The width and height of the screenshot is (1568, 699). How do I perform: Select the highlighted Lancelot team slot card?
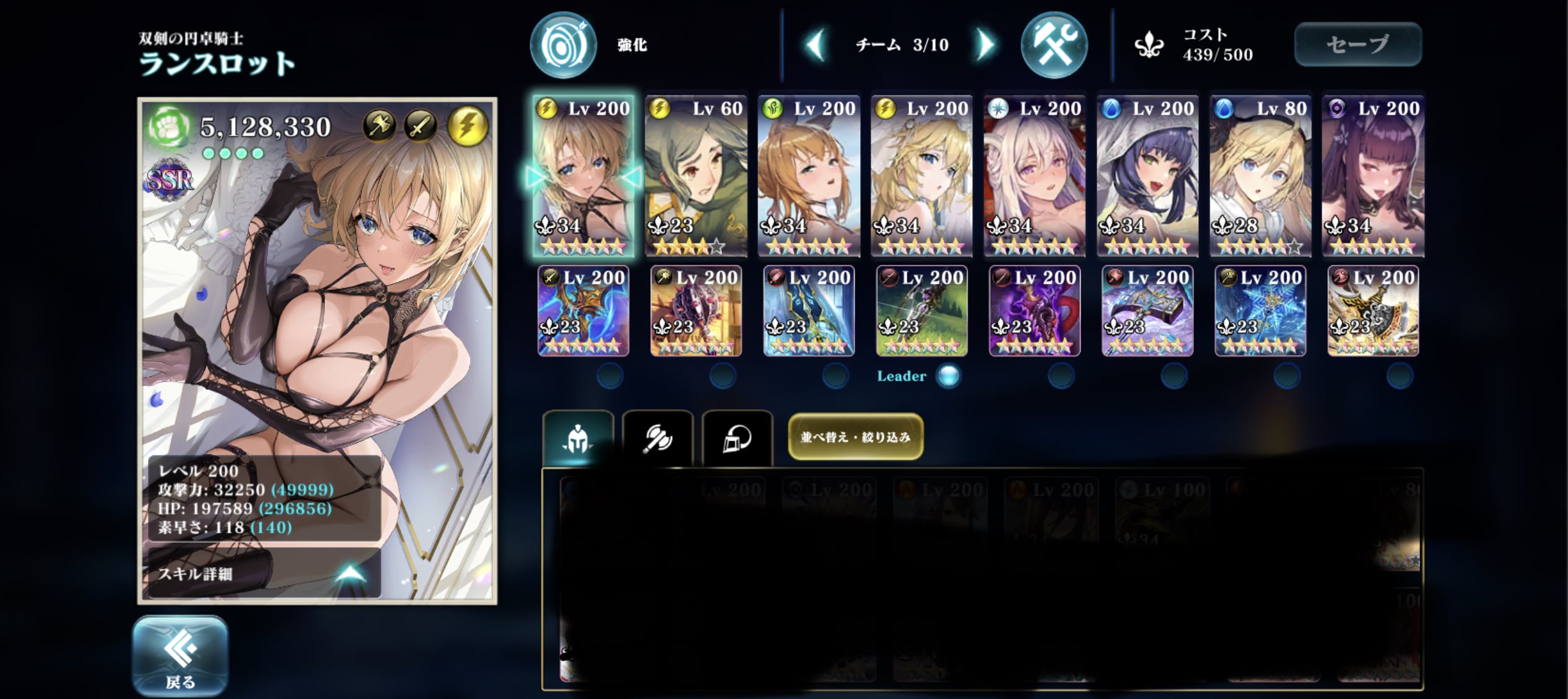point(583,175)
